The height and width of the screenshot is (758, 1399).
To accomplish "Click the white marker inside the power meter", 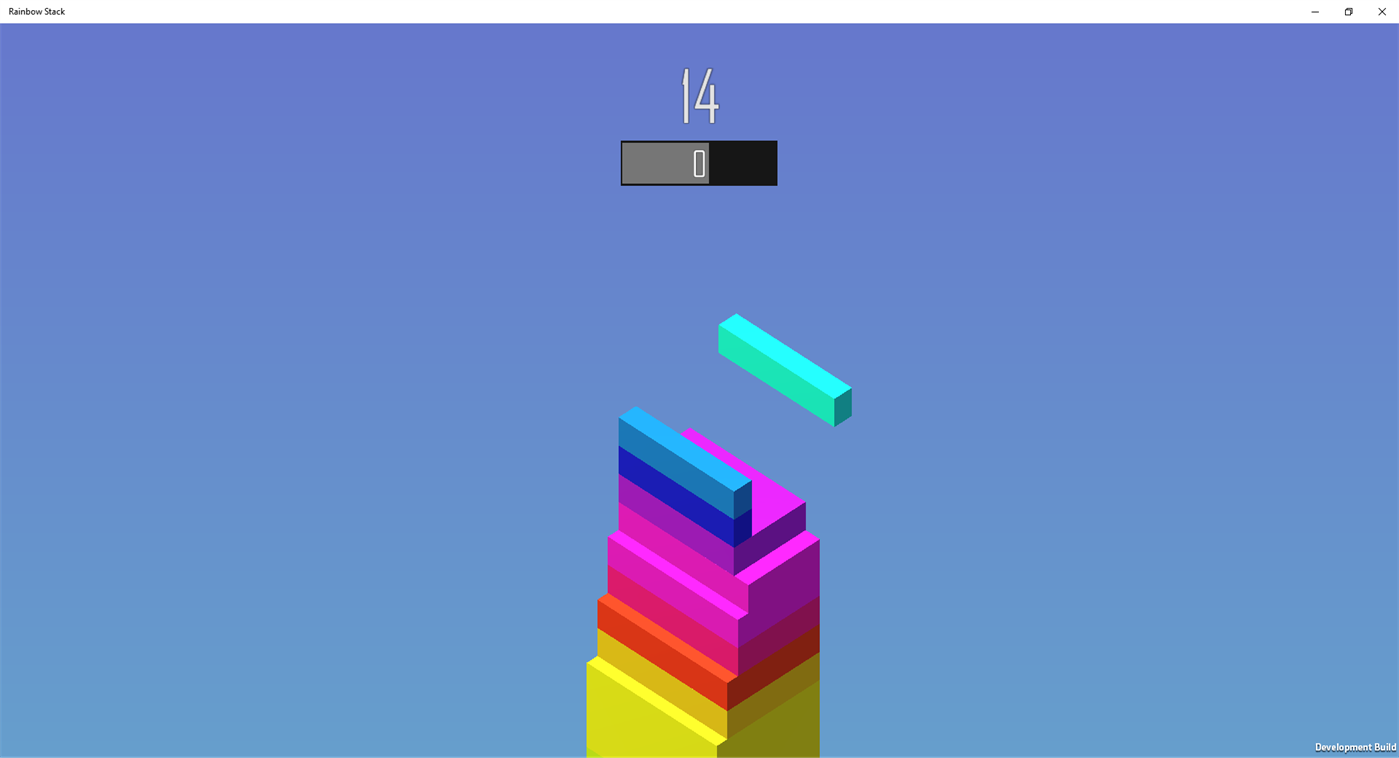I will (x=698, y=162).
